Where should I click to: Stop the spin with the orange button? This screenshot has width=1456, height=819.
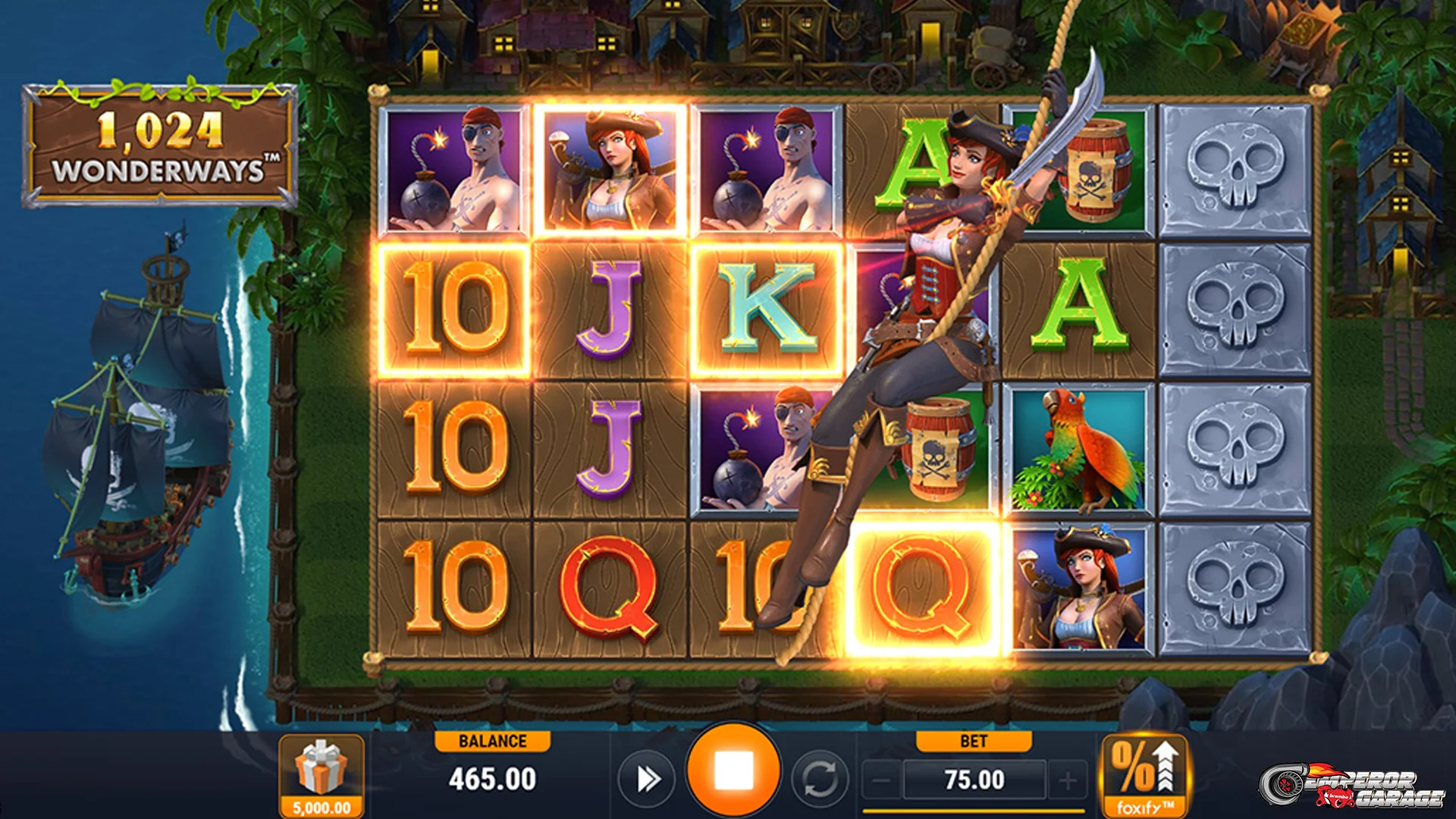pyautogui.click(x=733, y=770)
